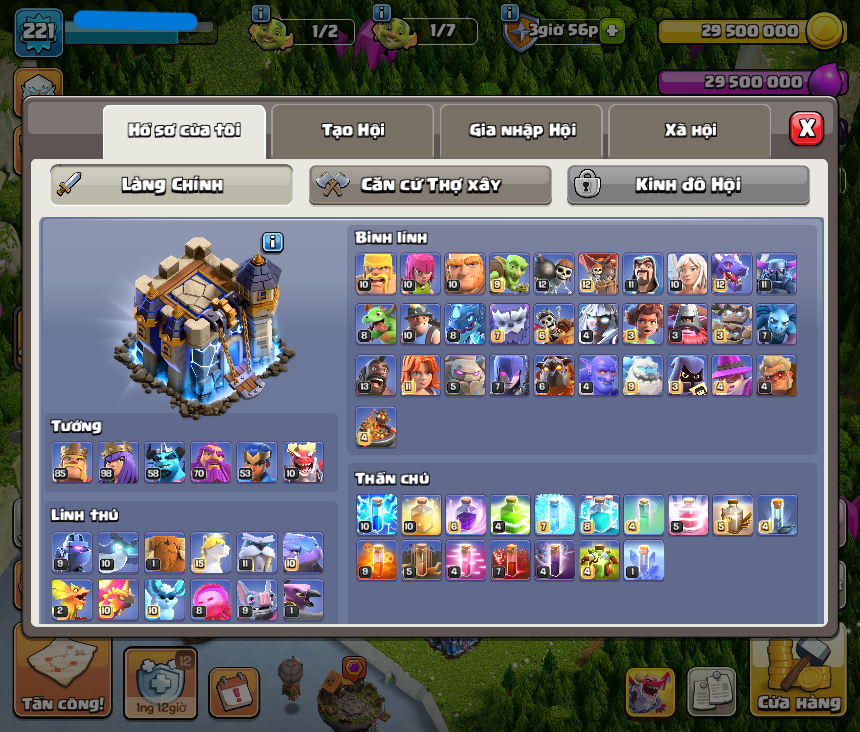Select the Archer Queen hero icon
The height and width of the screenshot is (732, 860).
(118, 462)
